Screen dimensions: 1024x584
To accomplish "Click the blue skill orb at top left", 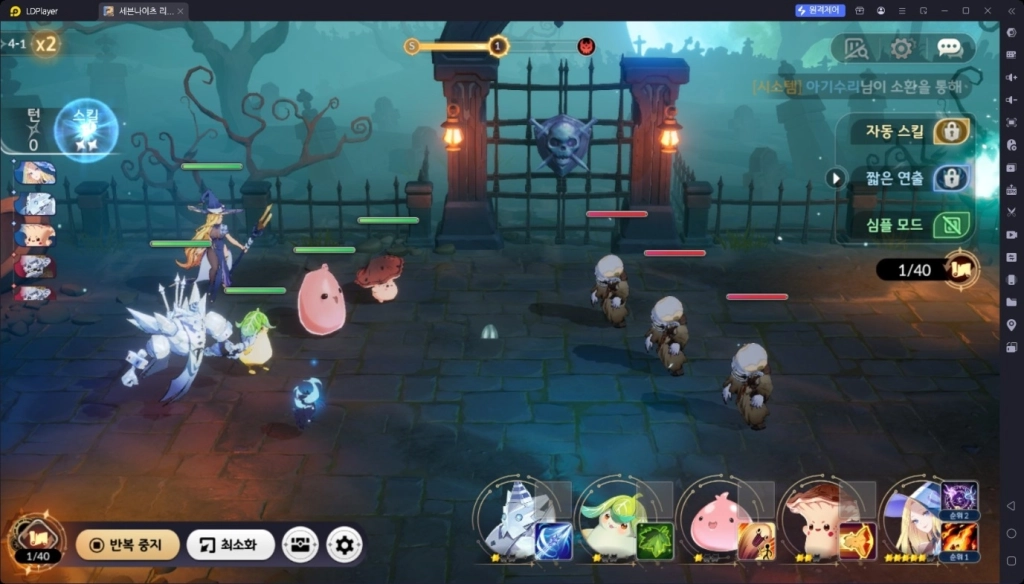I will point(86,130).
